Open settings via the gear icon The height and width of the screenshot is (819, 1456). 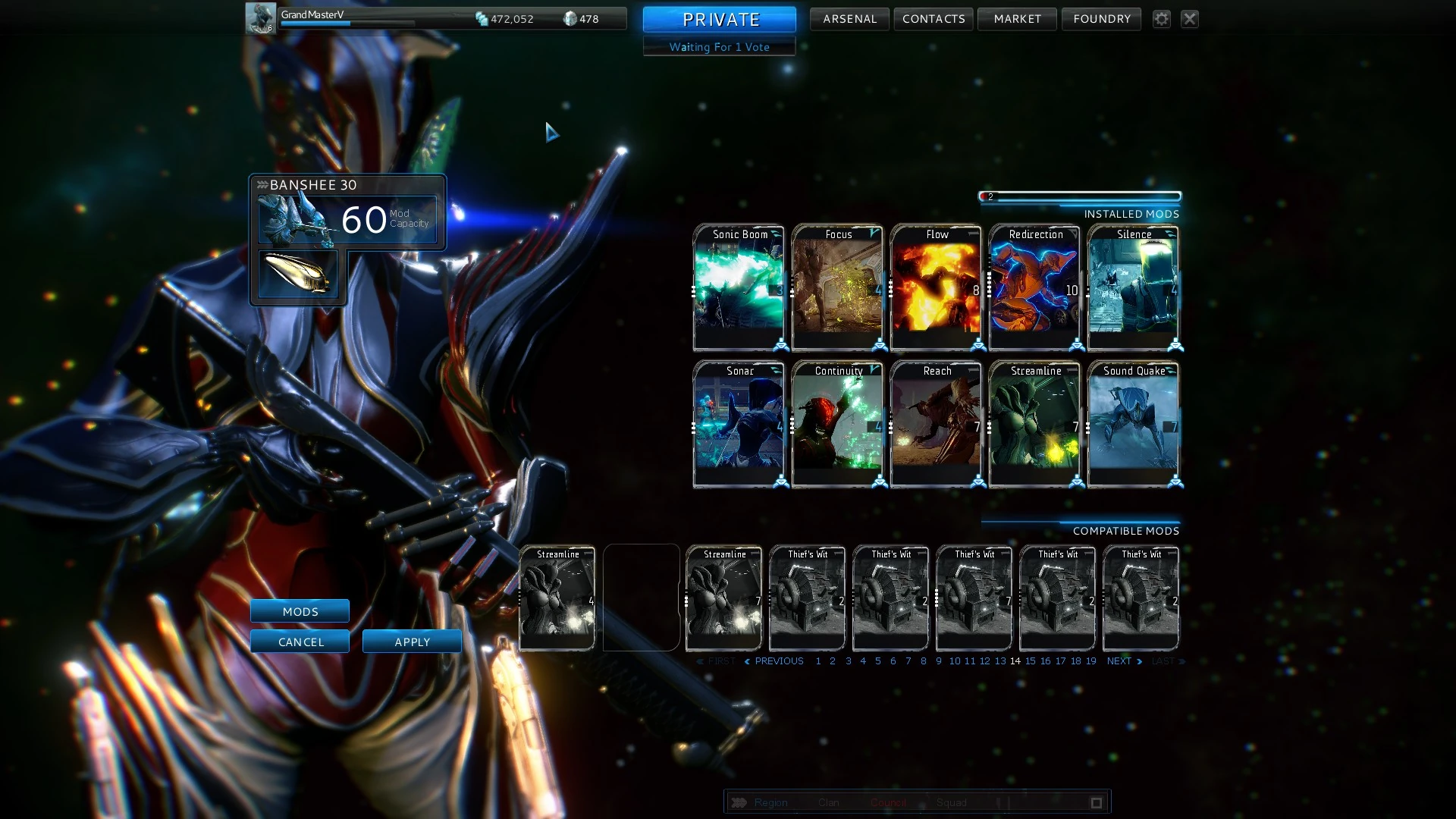click(1161, 19)
